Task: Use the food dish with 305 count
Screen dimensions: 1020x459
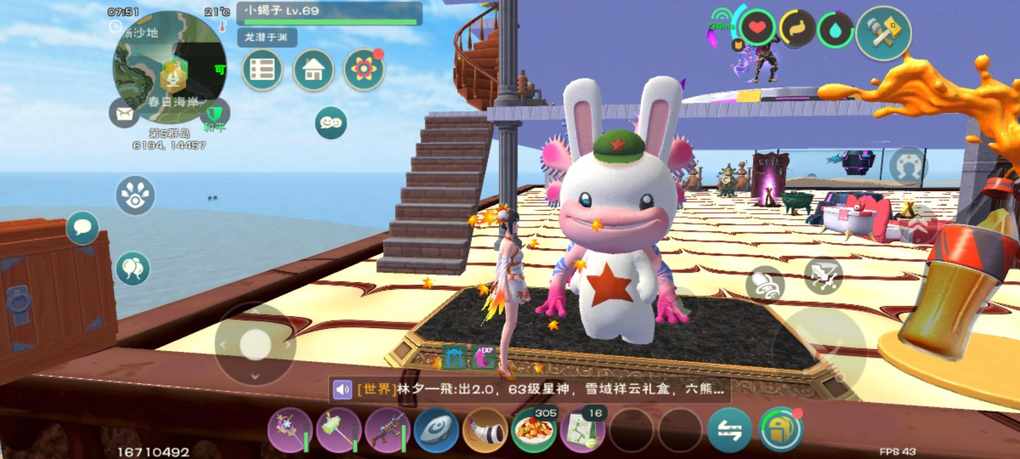Action: (534, 430)
